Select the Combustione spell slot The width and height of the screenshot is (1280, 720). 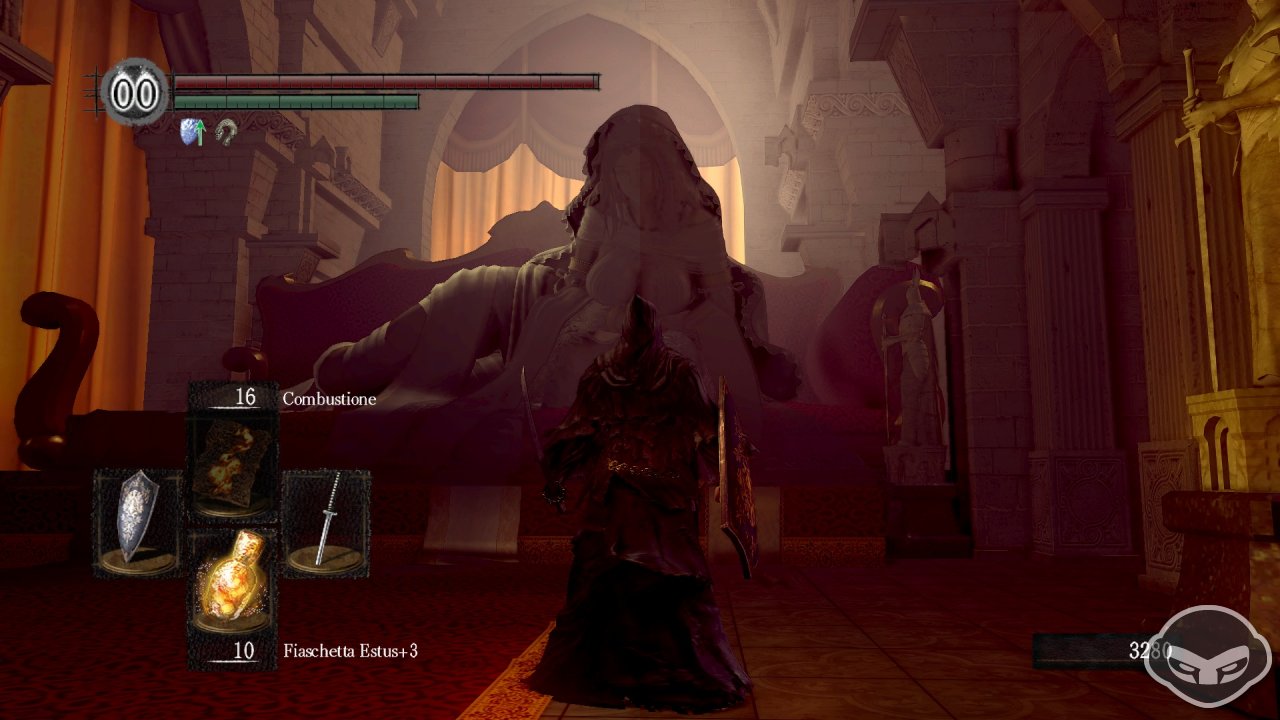pos(233,465)
